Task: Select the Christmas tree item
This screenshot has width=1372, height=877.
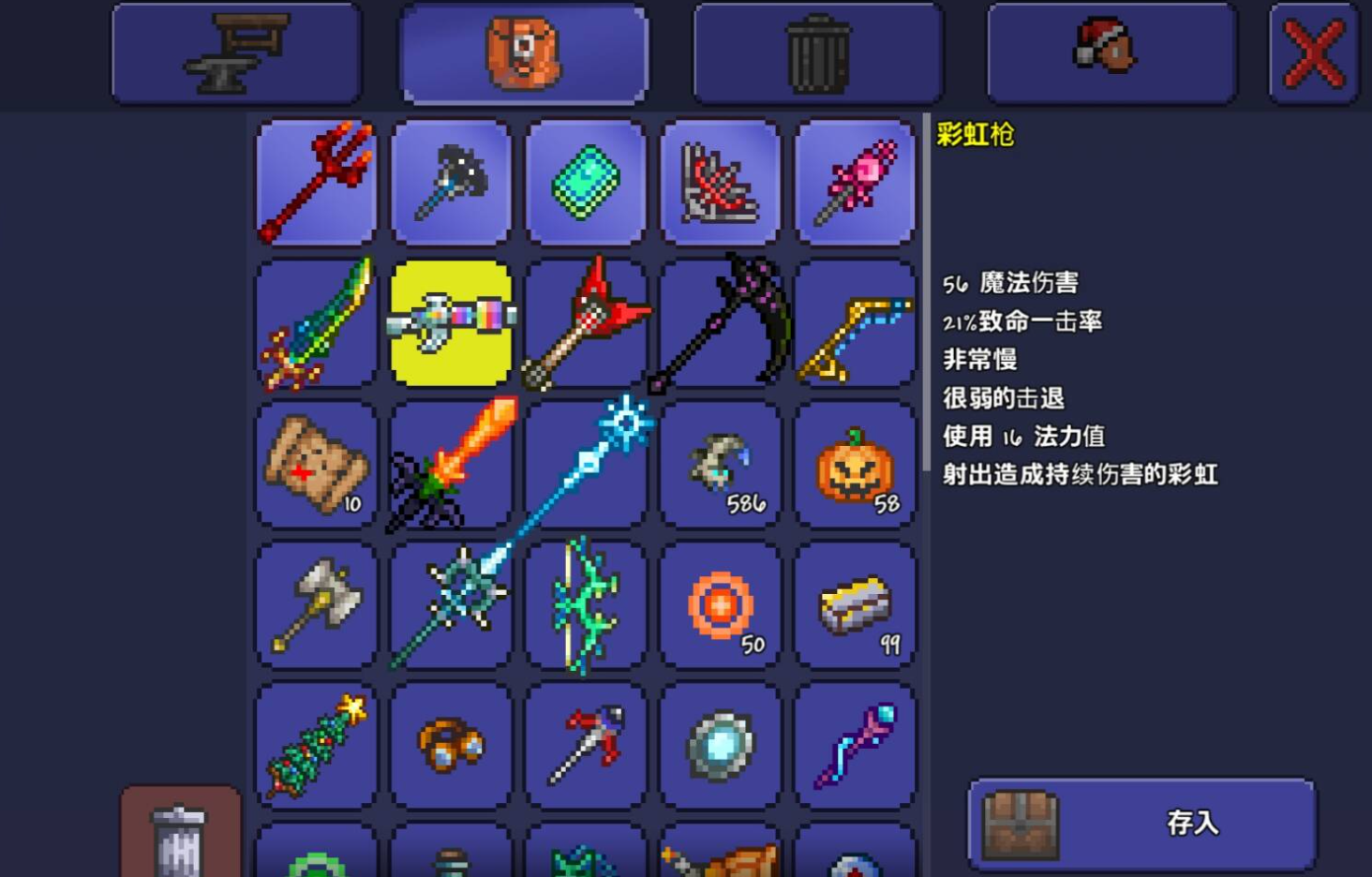Action: click(316, 745)
